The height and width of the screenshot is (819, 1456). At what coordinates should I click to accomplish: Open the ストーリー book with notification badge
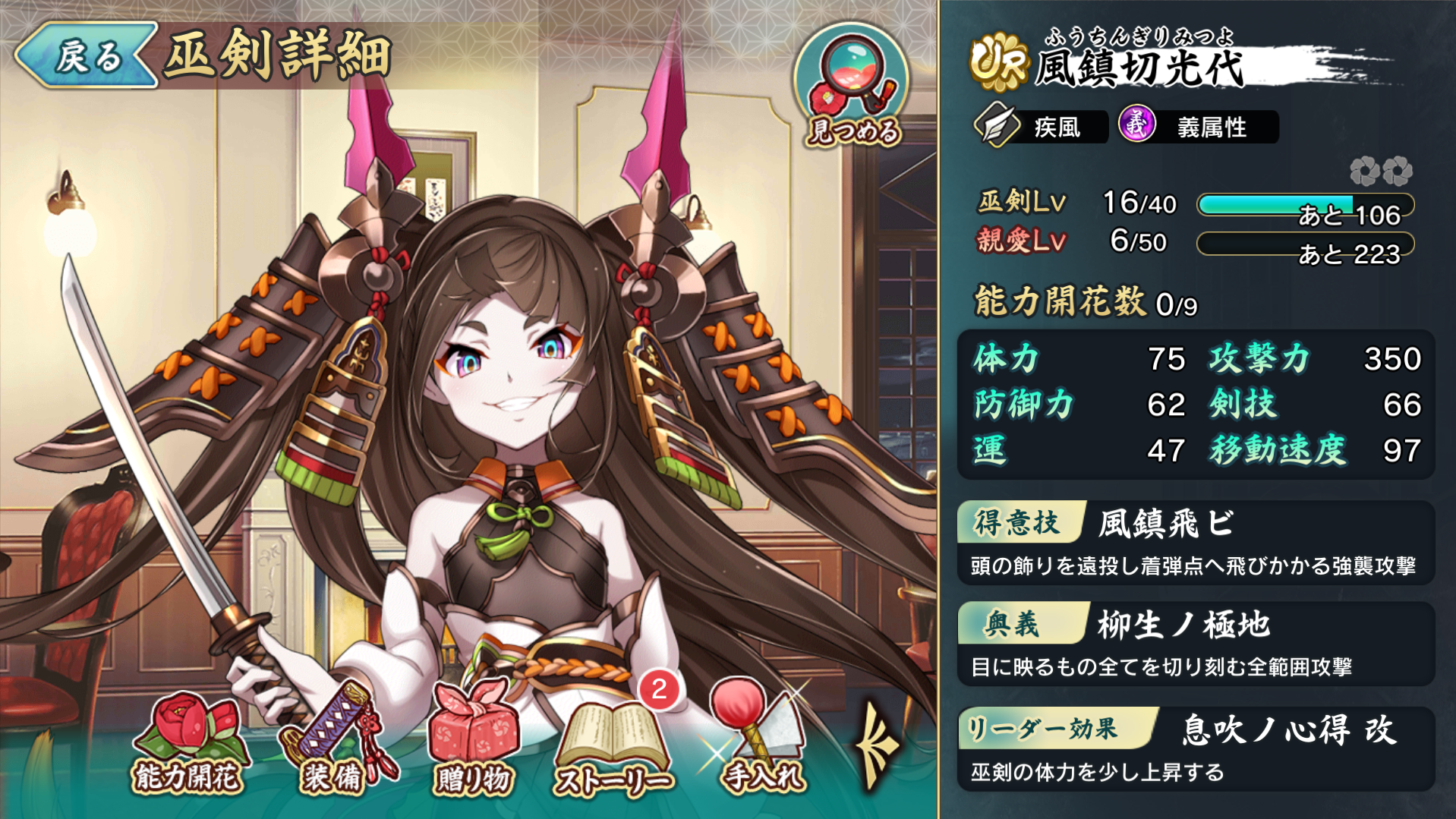click(615, 729)
